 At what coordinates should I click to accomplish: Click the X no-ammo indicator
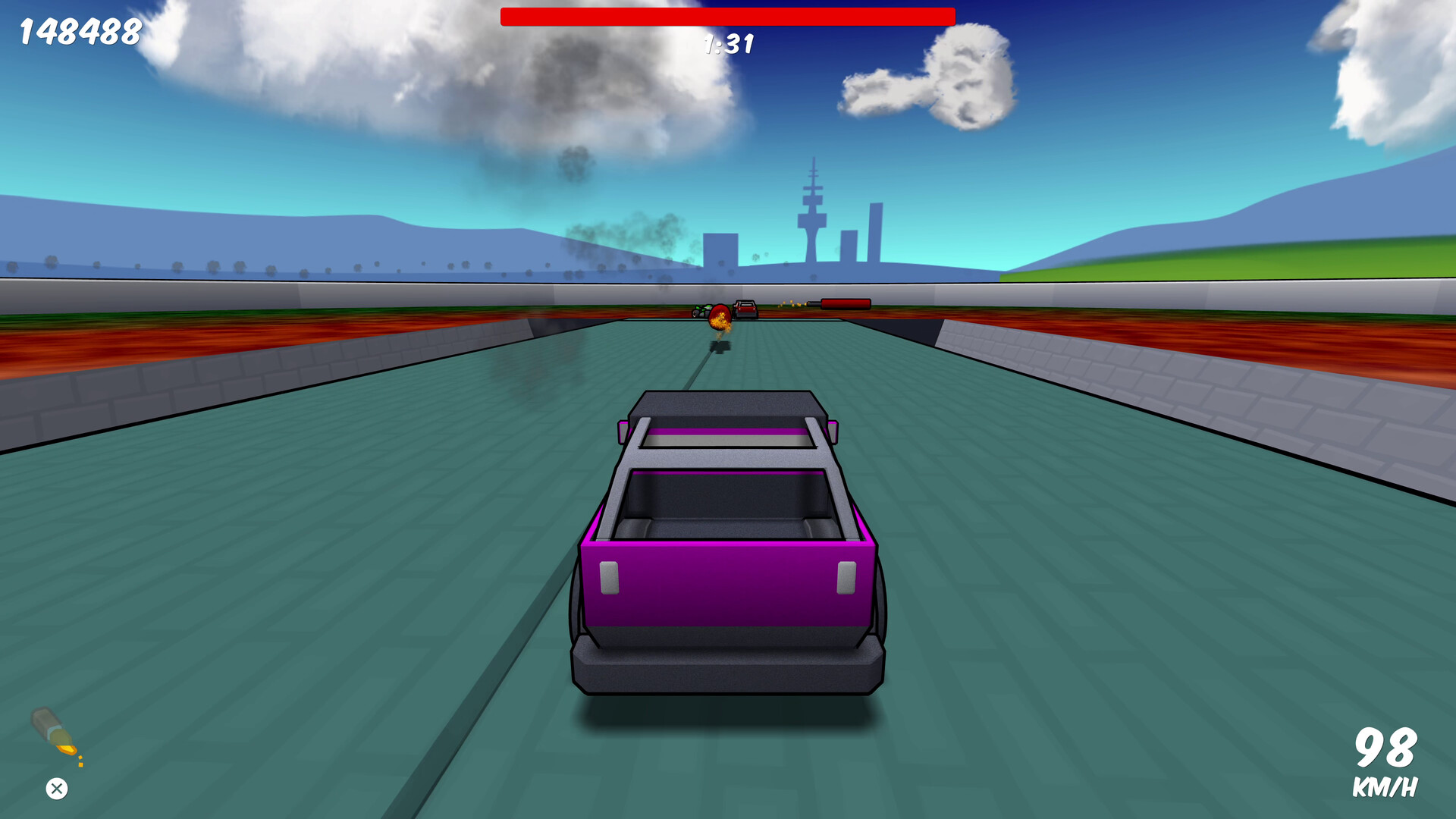point(55,789)
